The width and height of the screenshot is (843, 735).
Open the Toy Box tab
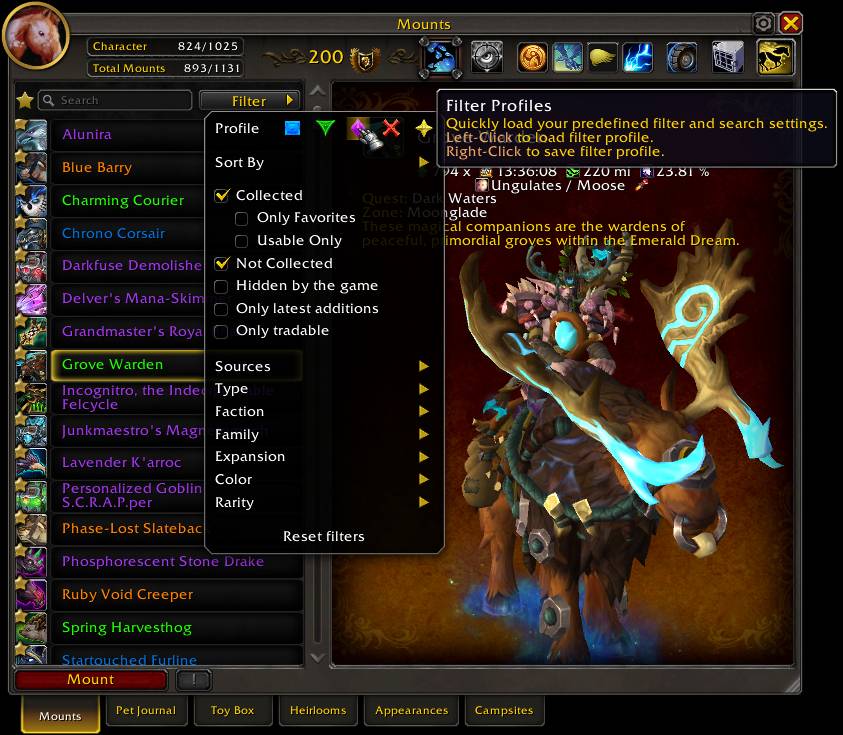pos(232,711)
